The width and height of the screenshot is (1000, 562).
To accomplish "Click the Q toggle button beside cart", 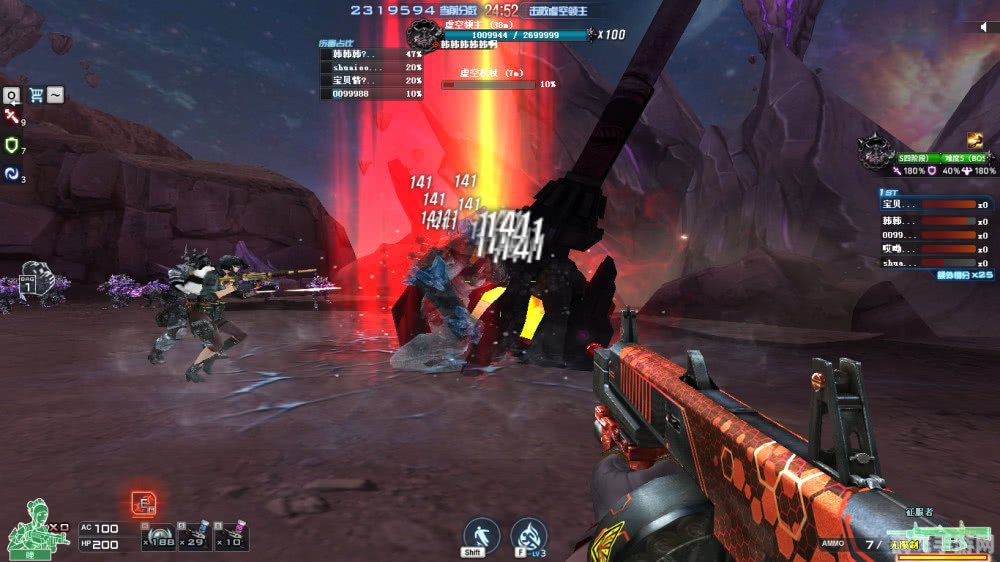I will (x=11, y=95).
